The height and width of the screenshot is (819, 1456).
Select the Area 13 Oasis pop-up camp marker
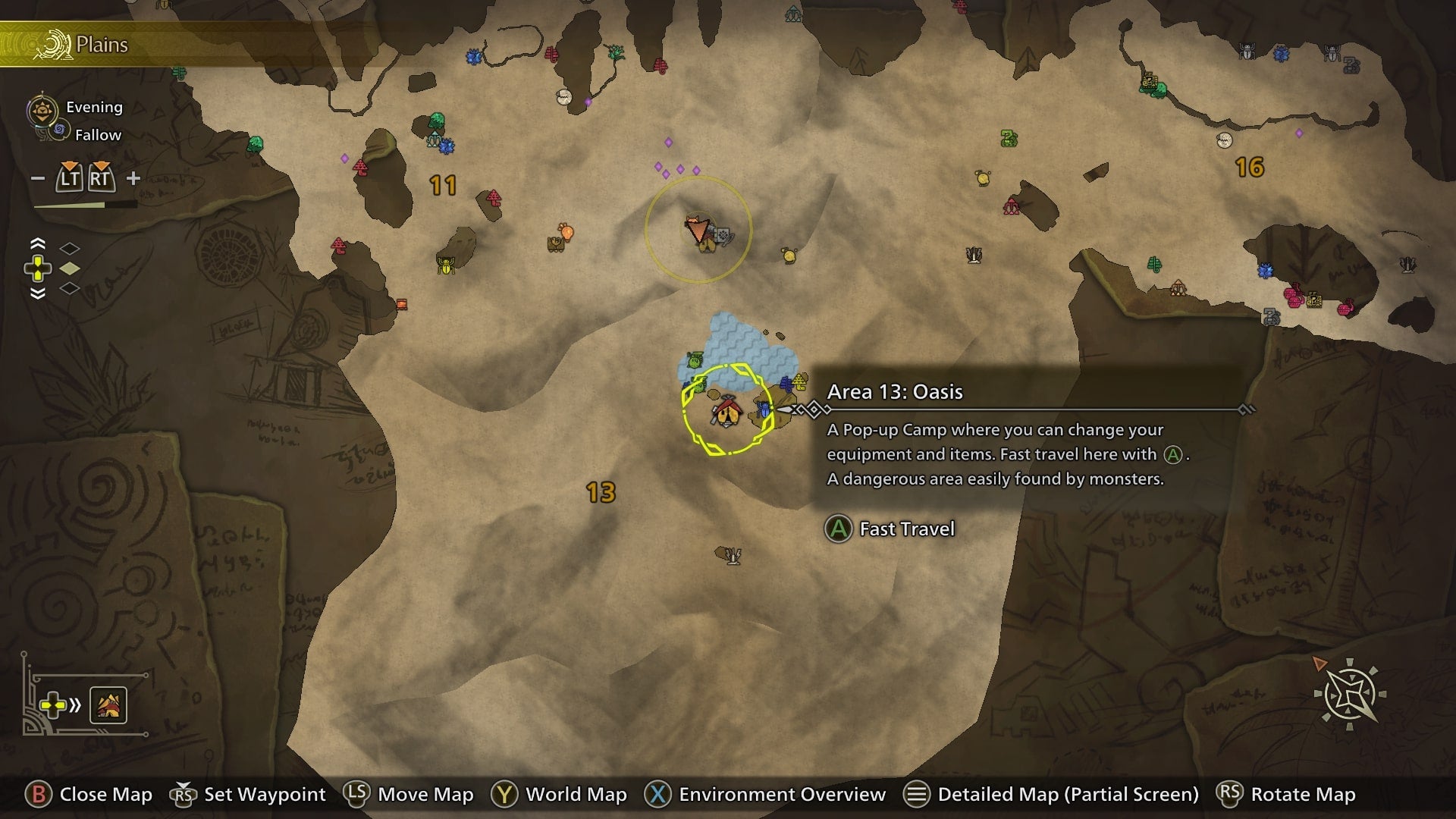(727, 413)
